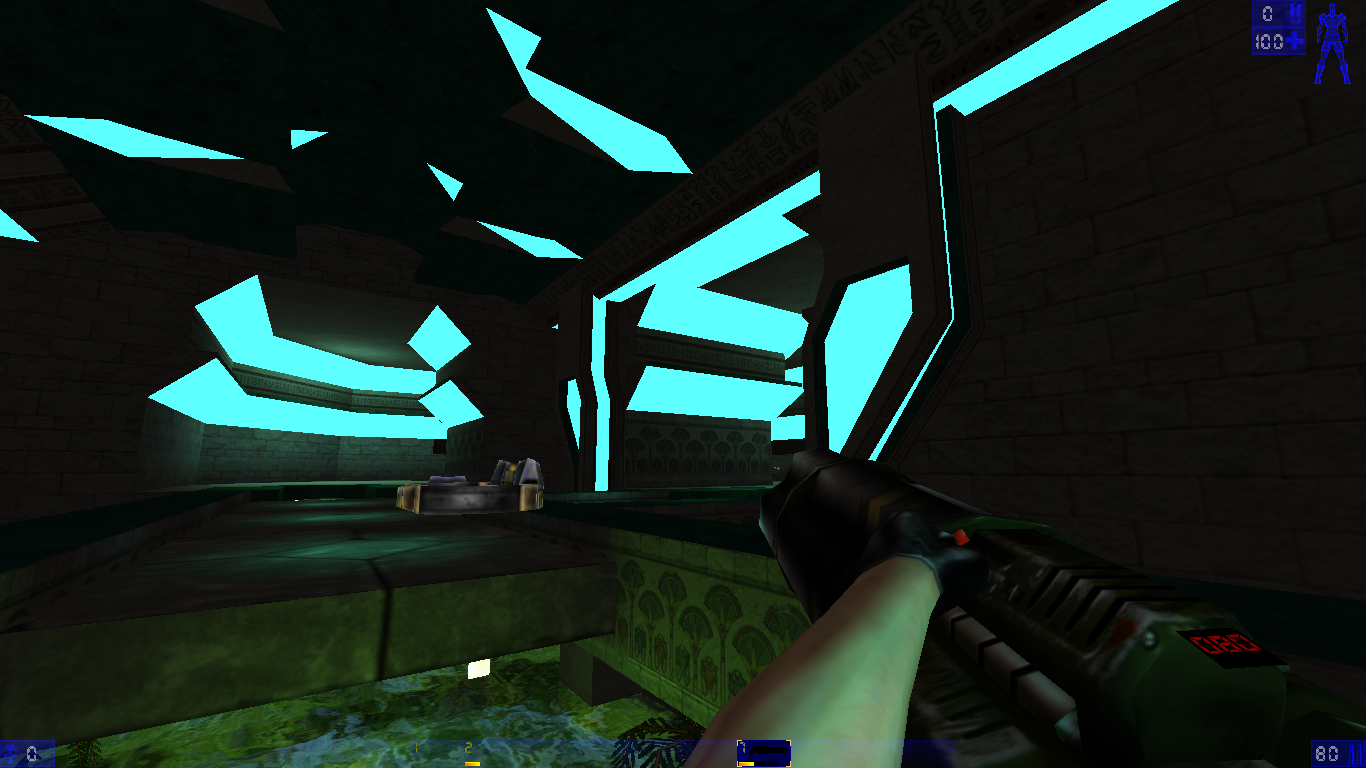Toggle the armor status panel top-left
The image size is (1366, 768).
[x=1278, y=13]
